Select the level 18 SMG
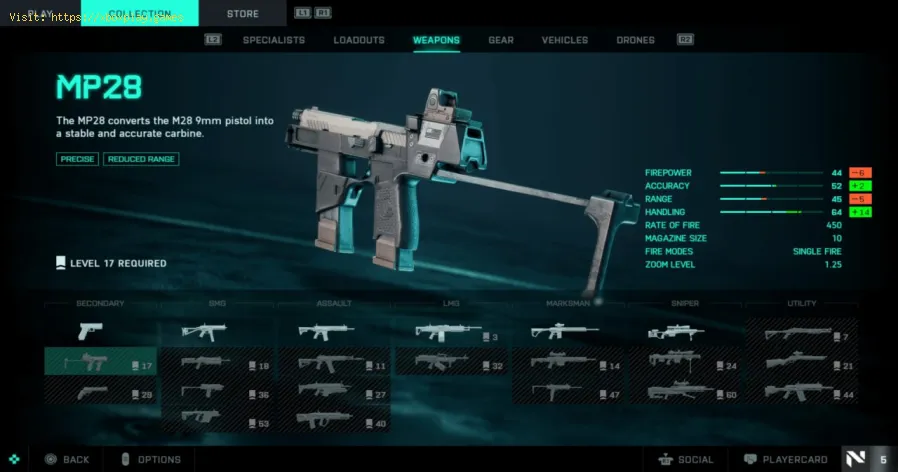The image size is (898, 472). pyautogui.click(x=216, y=363)
